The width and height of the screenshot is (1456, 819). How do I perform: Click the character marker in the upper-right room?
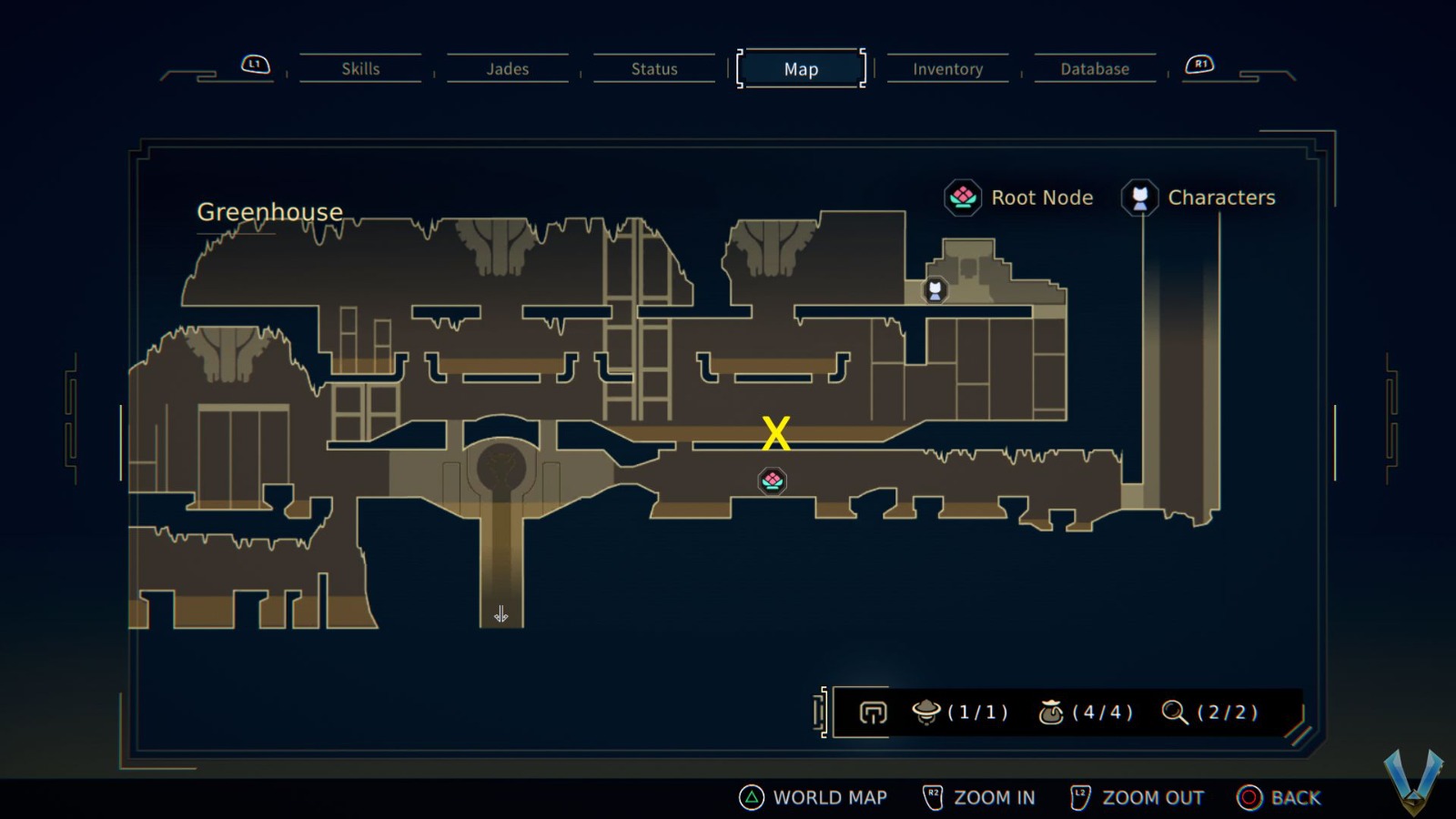click(935, 289)
